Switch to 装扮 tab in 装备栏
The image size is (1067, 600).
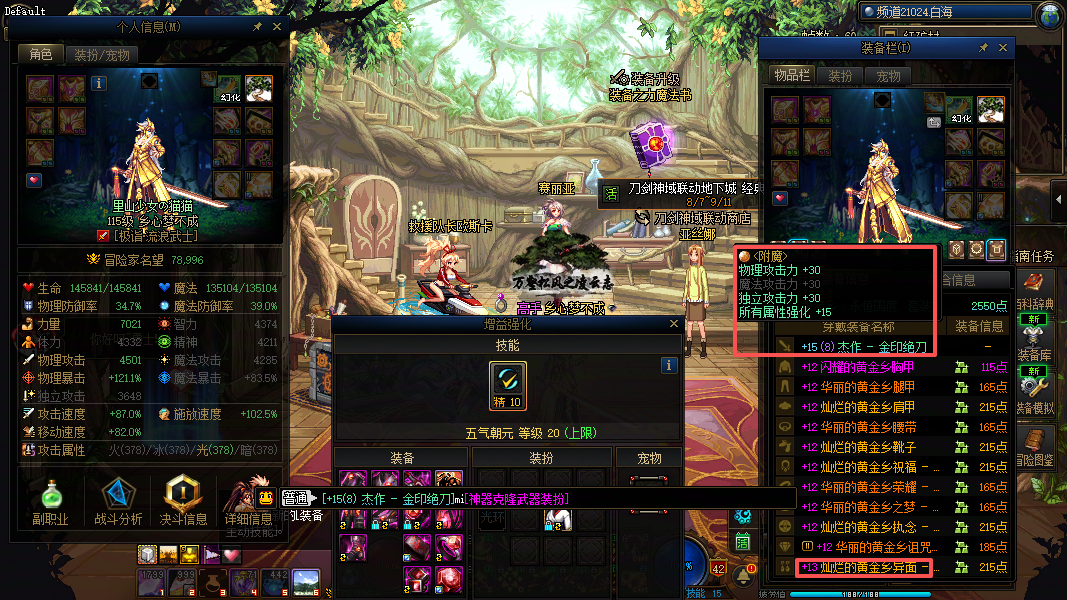click(x=840, y=76)
